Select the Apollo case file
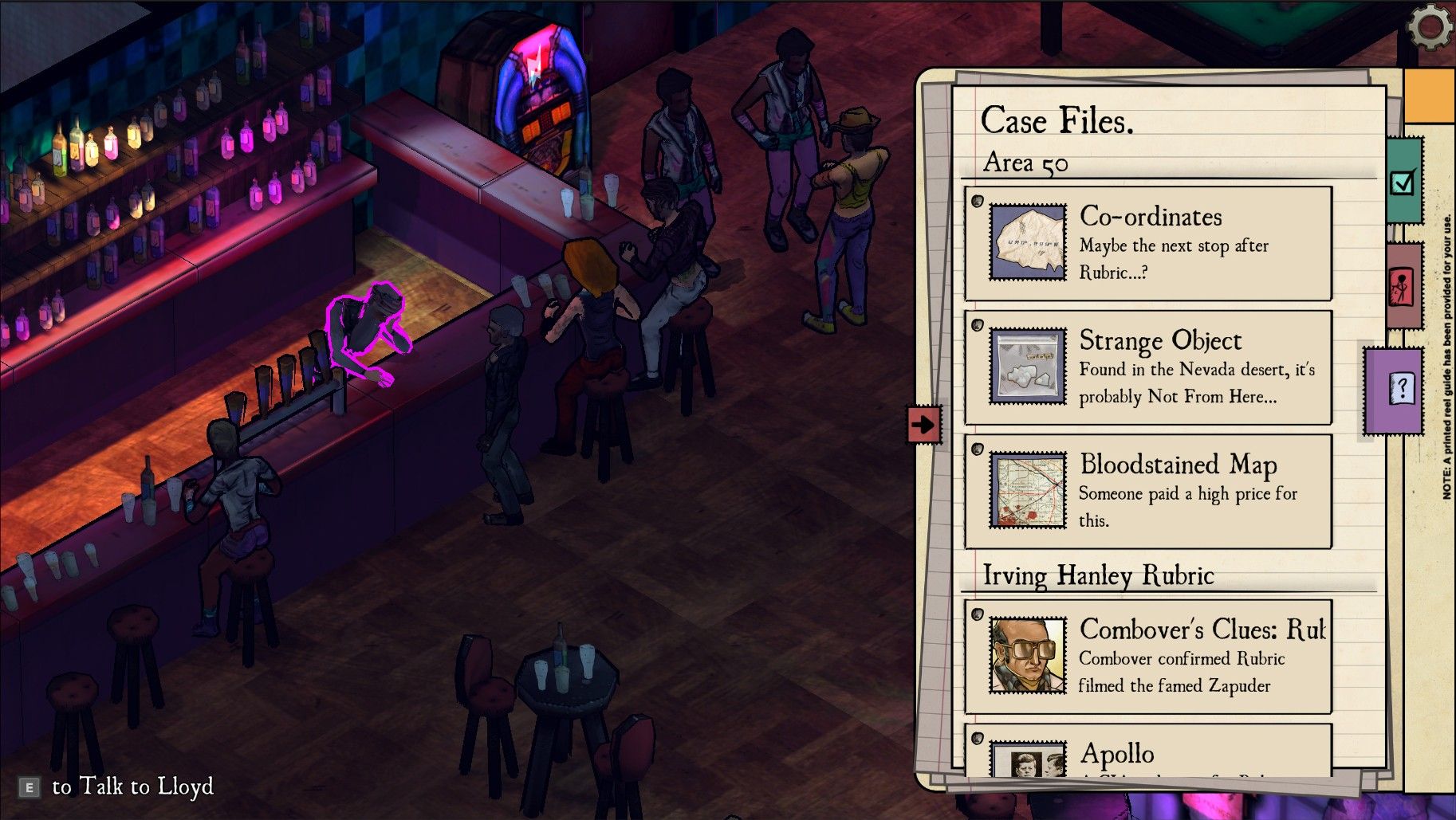Viewport: 1456px width, 820px height. 1147,751
